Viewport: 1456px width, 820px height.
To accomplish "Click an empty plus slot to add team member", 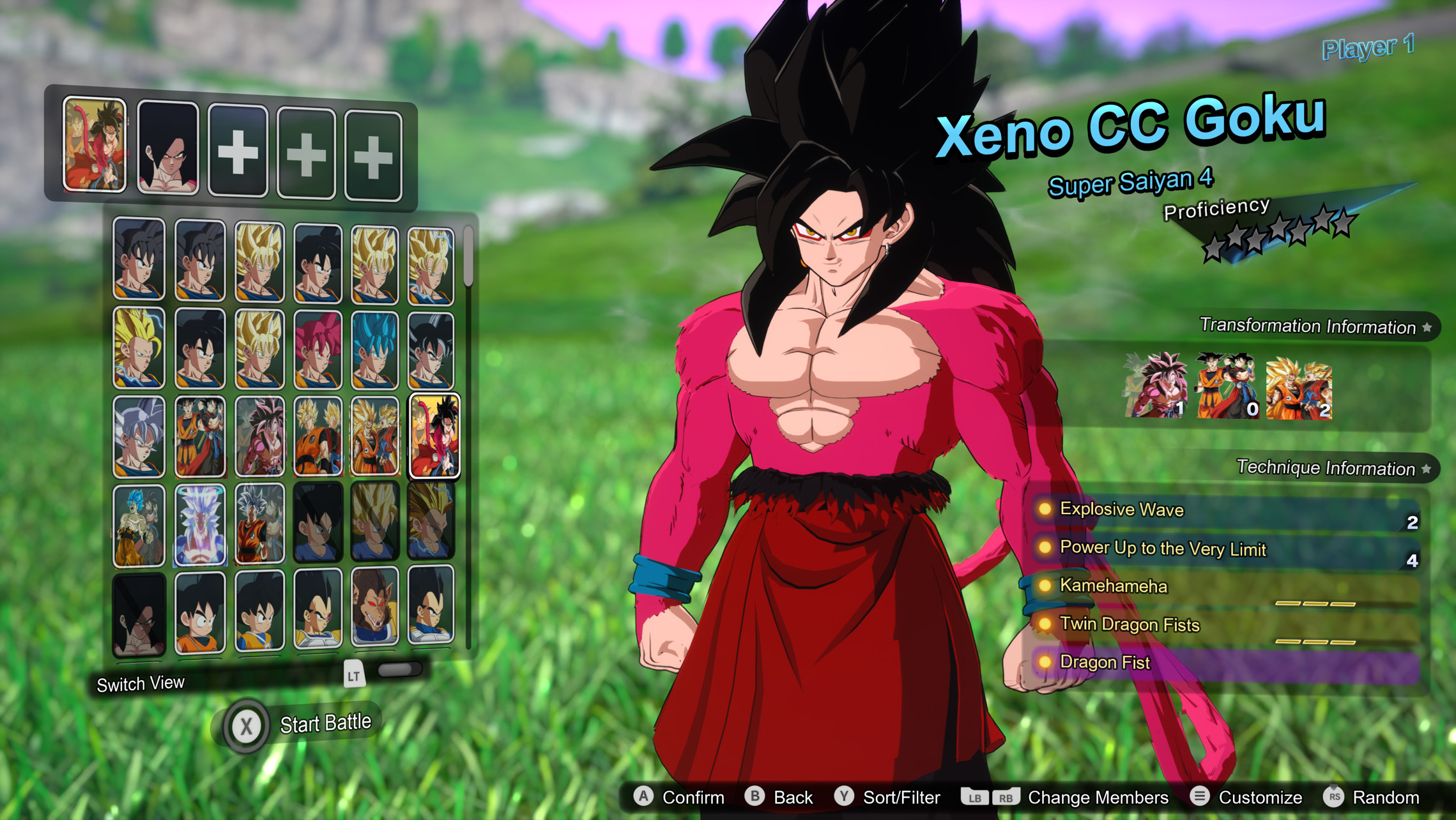I will [237, 152].
